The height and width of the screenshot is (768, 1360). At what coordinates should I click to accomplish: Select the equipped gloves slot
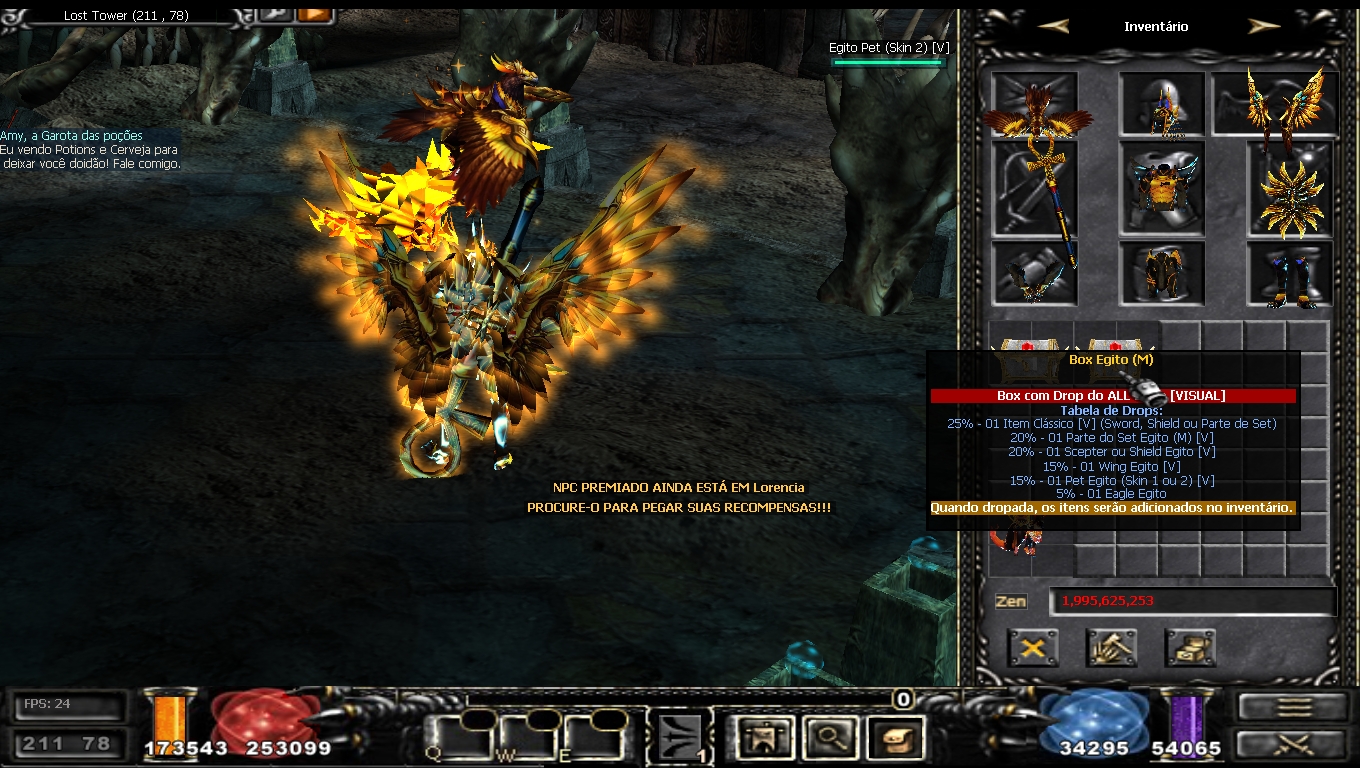(x=1035, y=273)
